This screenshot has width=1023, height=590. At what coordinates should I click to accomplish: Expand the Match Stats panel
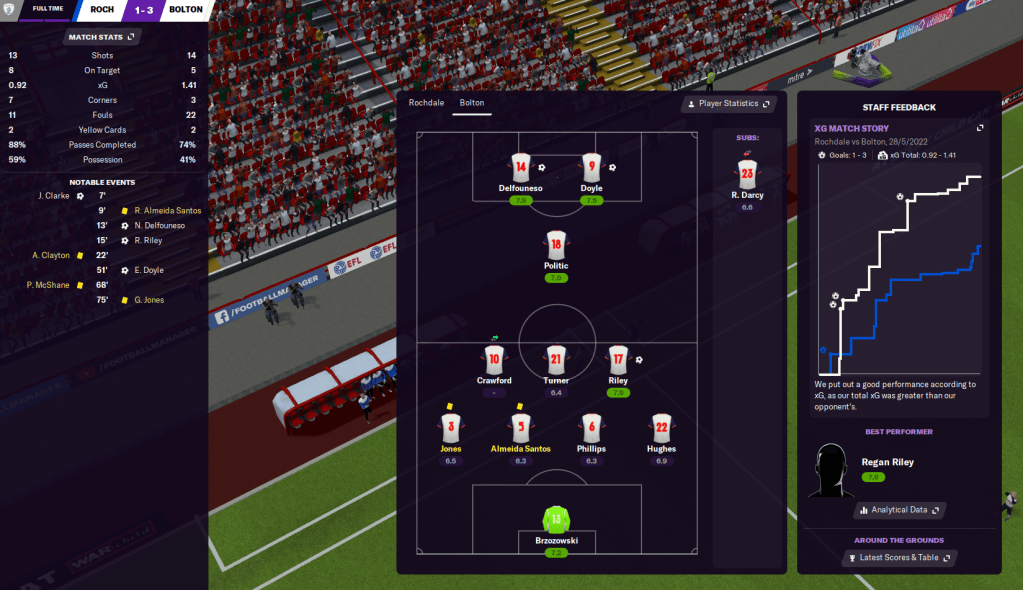click(100, 37)
